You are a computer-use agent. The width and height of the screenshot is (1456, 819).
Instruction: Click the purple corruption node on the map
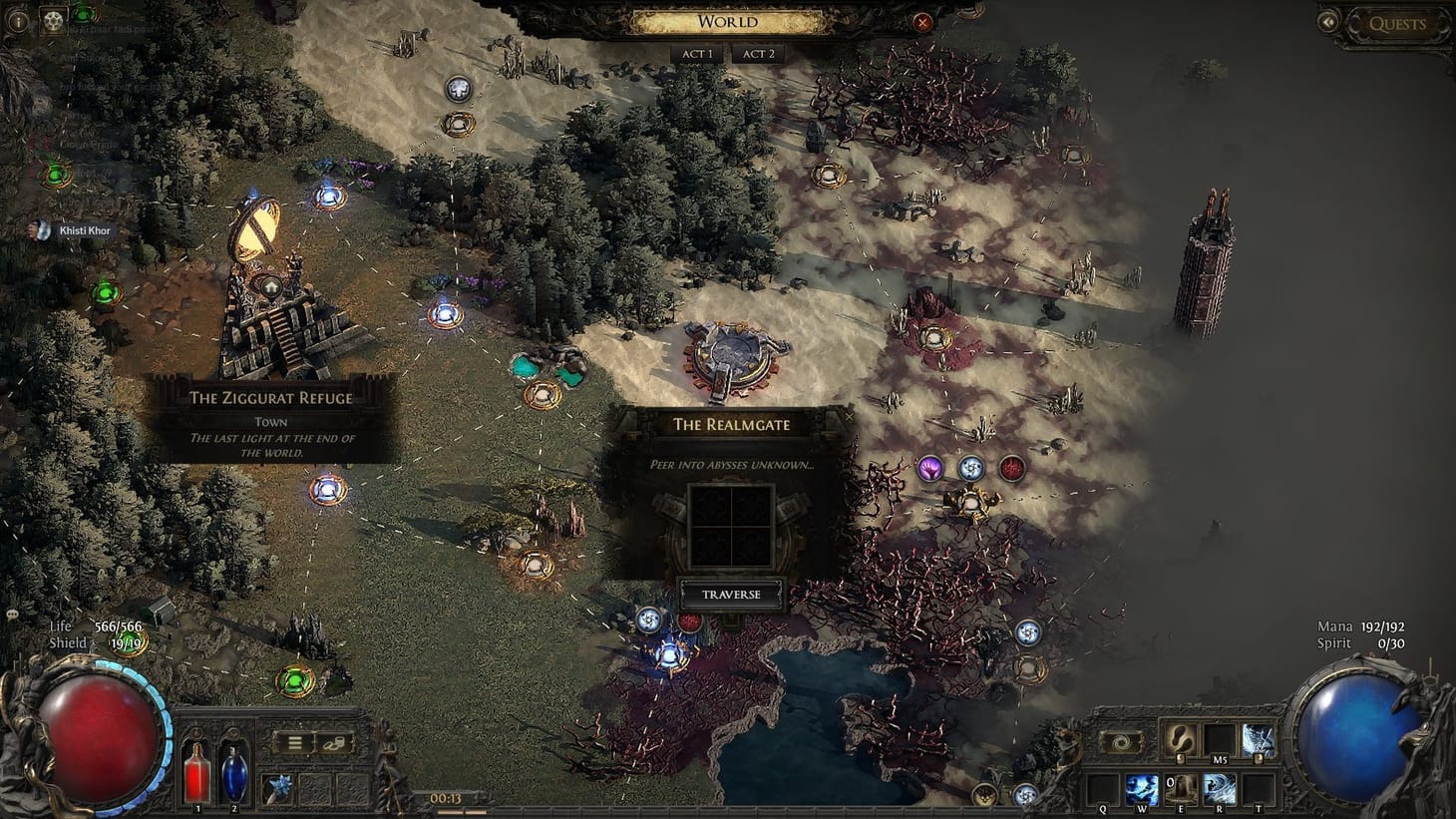(931, 466)
